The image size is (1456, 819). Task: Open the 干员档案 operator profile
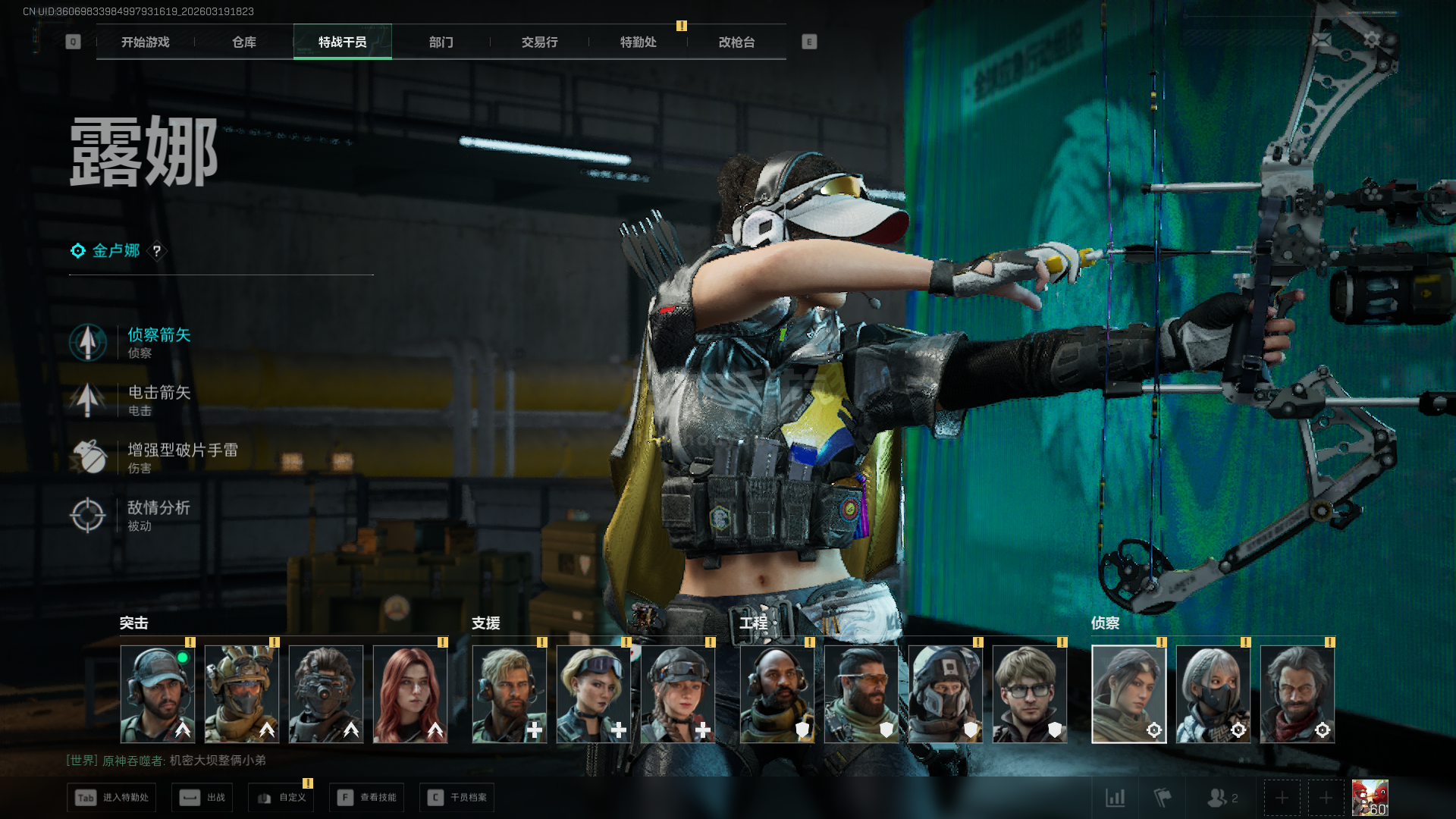[x=457, y=798]
